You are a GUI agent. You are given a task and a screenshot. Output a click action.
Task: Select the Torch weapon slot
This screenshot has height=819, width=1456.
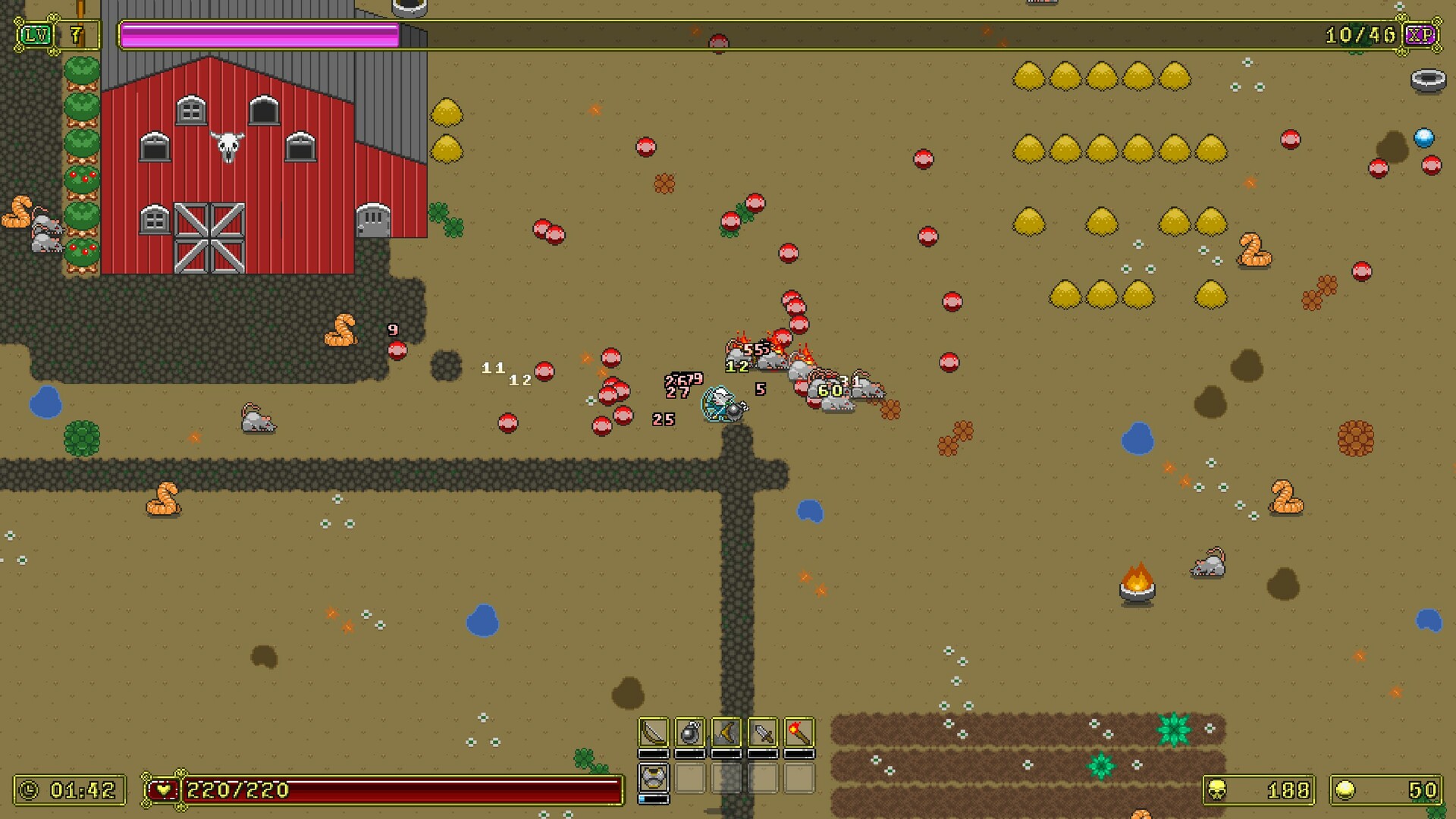click(x=798, y=733)
